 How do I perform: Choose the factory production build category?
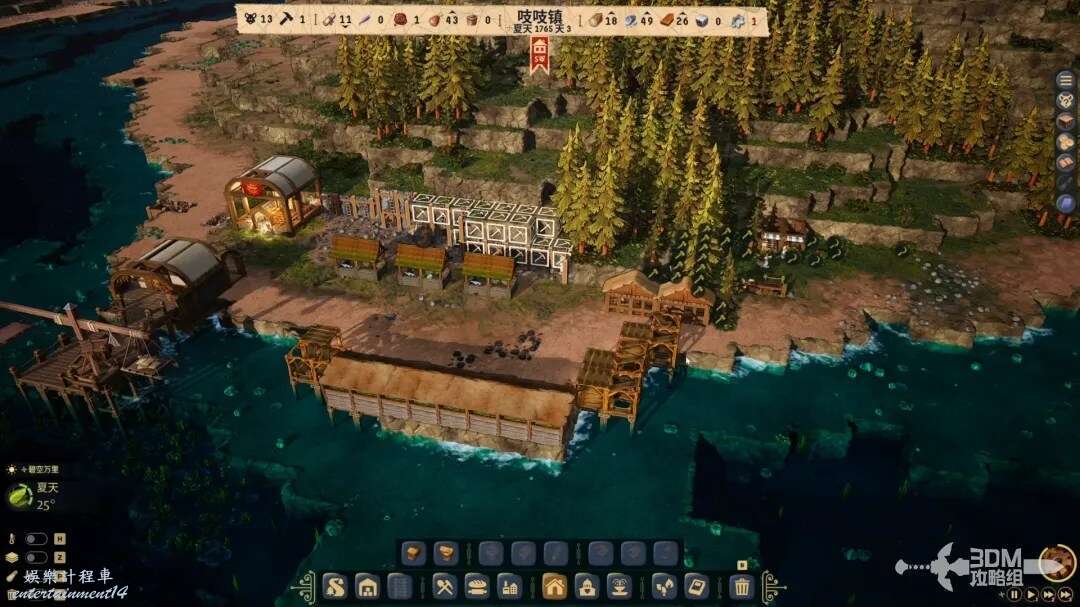(510, 586)
